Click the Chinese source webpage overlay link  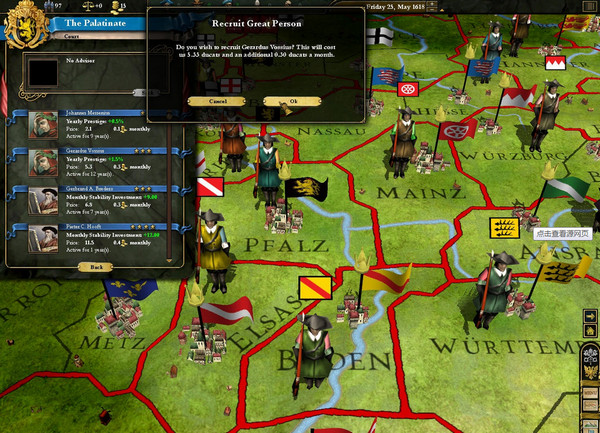click(x=564, y=233)
